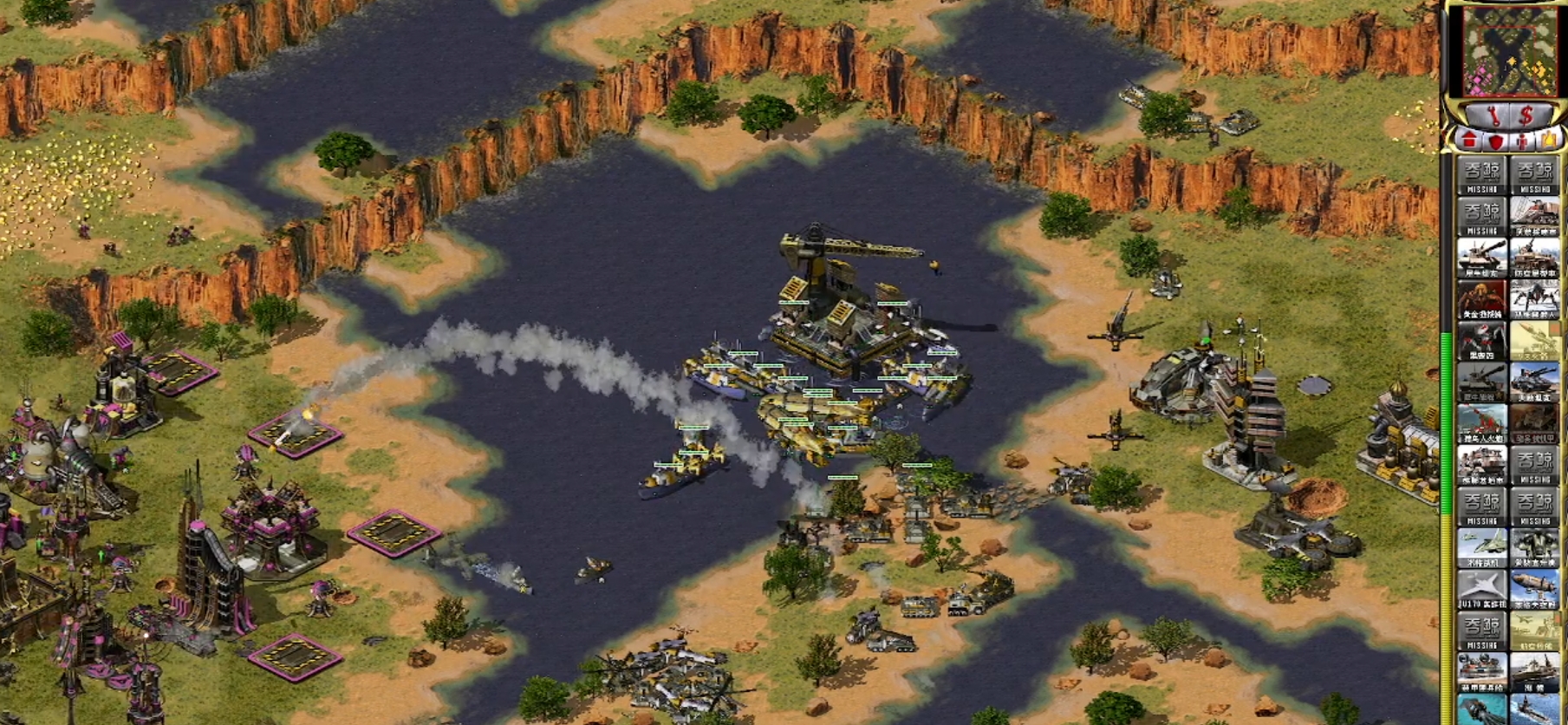Switch to the shield defenses tab

1495,140
